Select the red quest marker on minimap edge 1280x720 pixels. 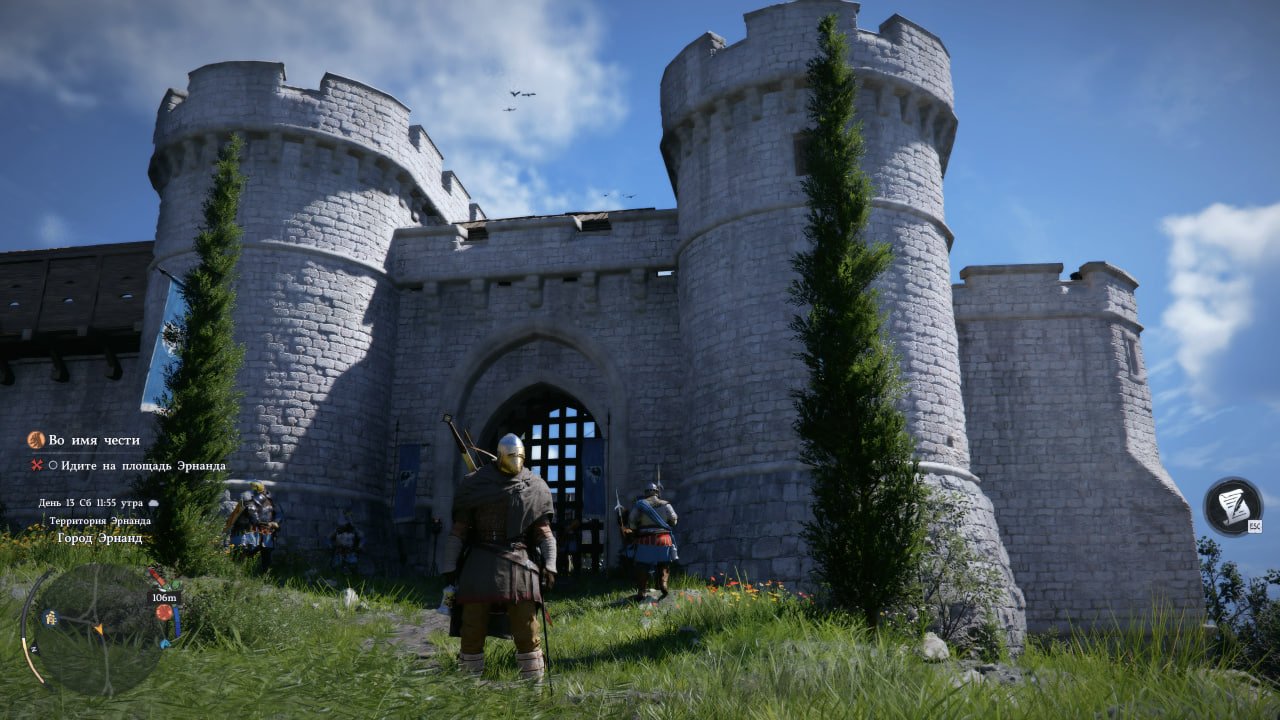click(164, 612)
